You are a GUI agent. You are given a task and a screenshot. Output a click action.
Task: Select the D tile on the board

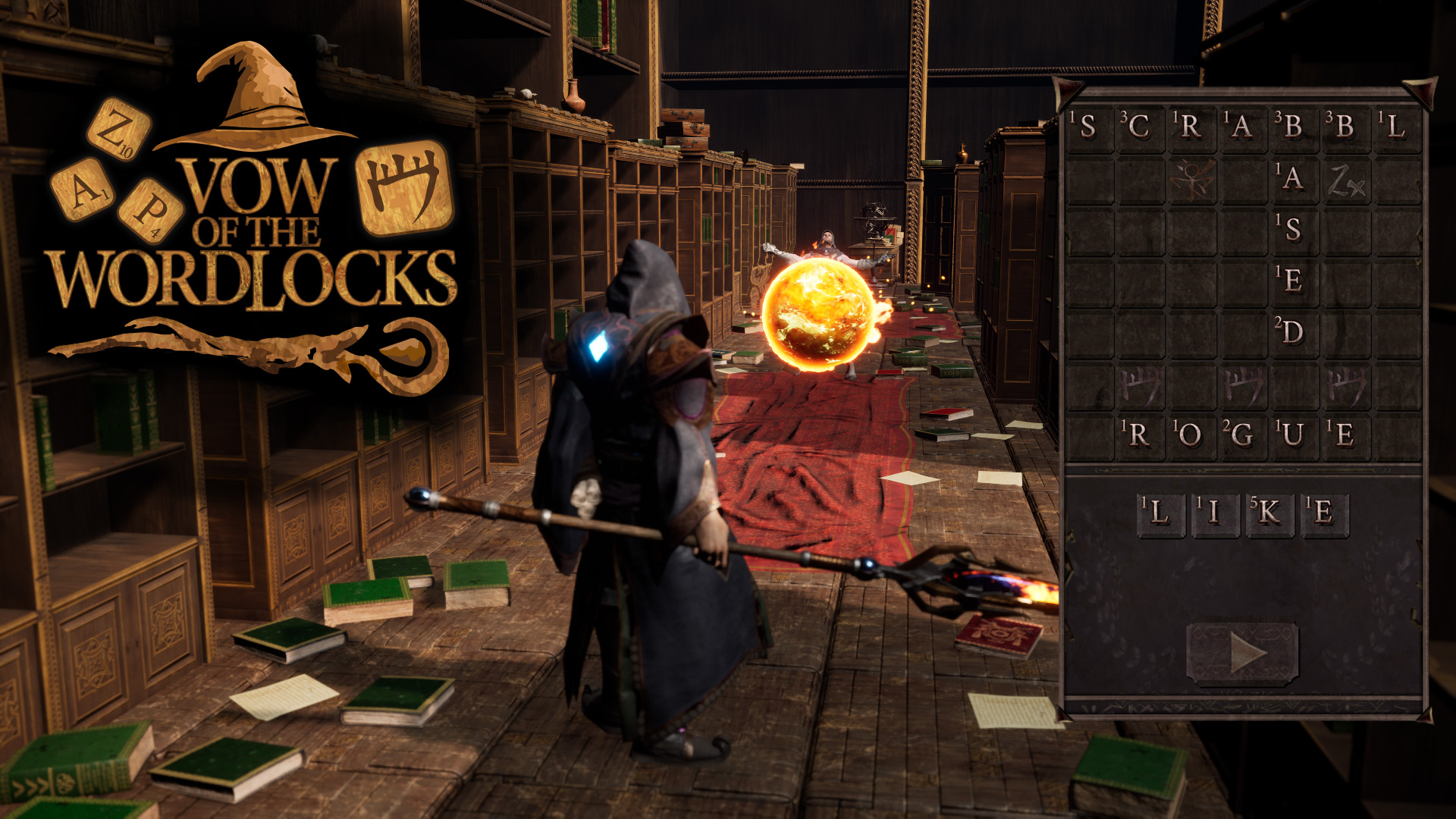1294,332
